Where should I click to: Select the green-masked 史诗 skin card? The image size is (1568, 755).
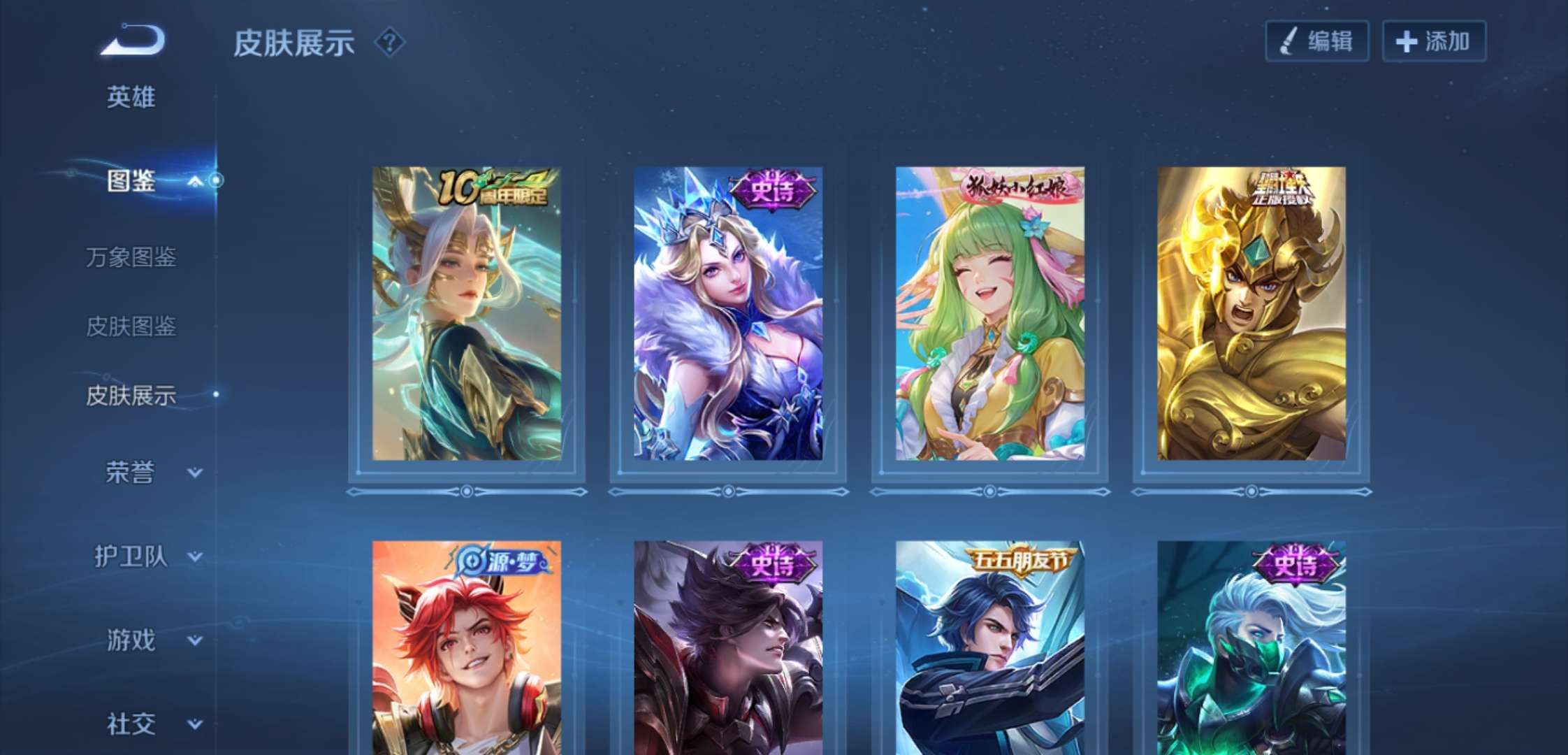(1251, 647)
